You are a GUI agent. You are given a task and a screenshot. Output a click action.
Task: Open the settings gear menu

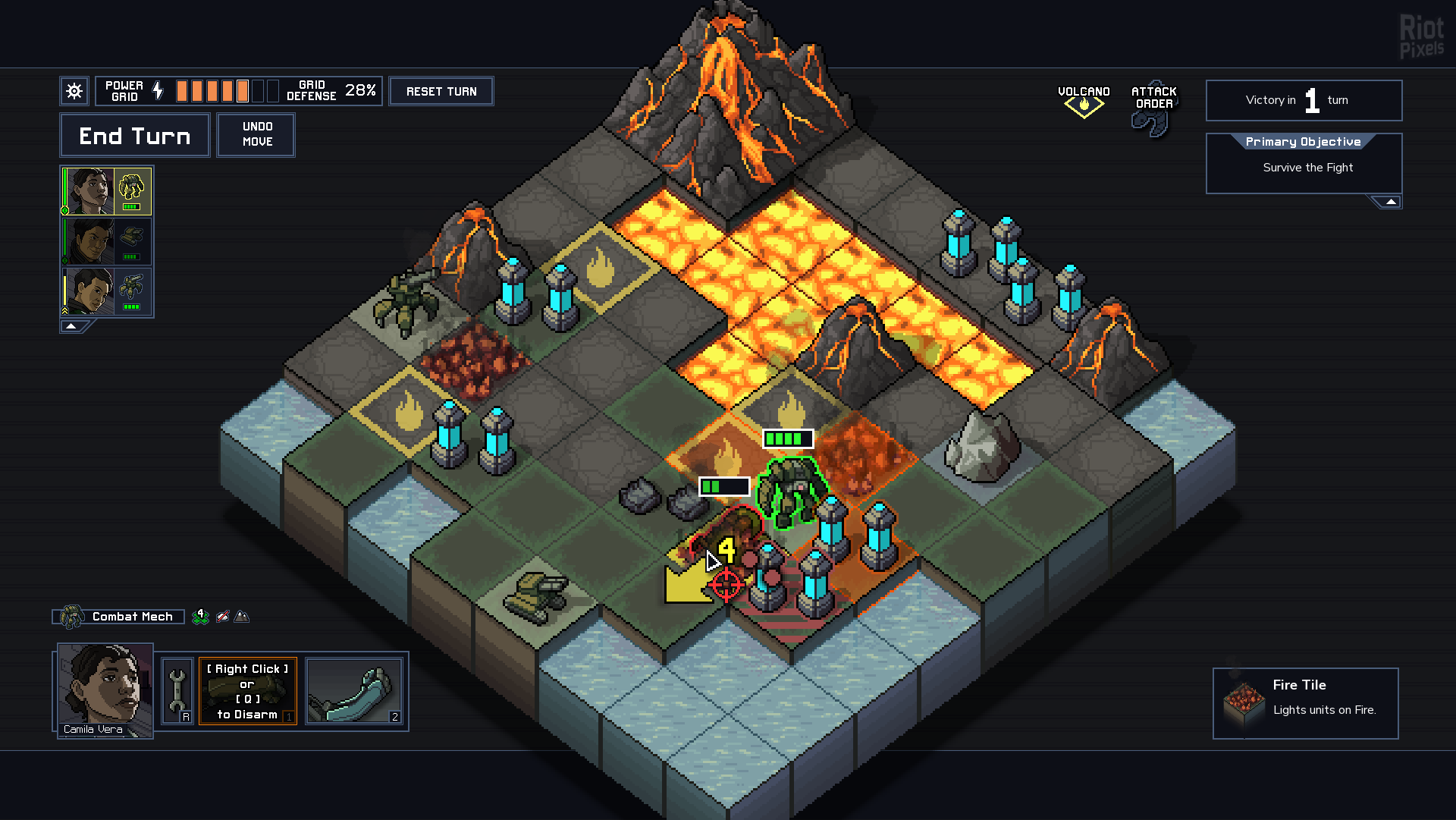click(74, 91)
